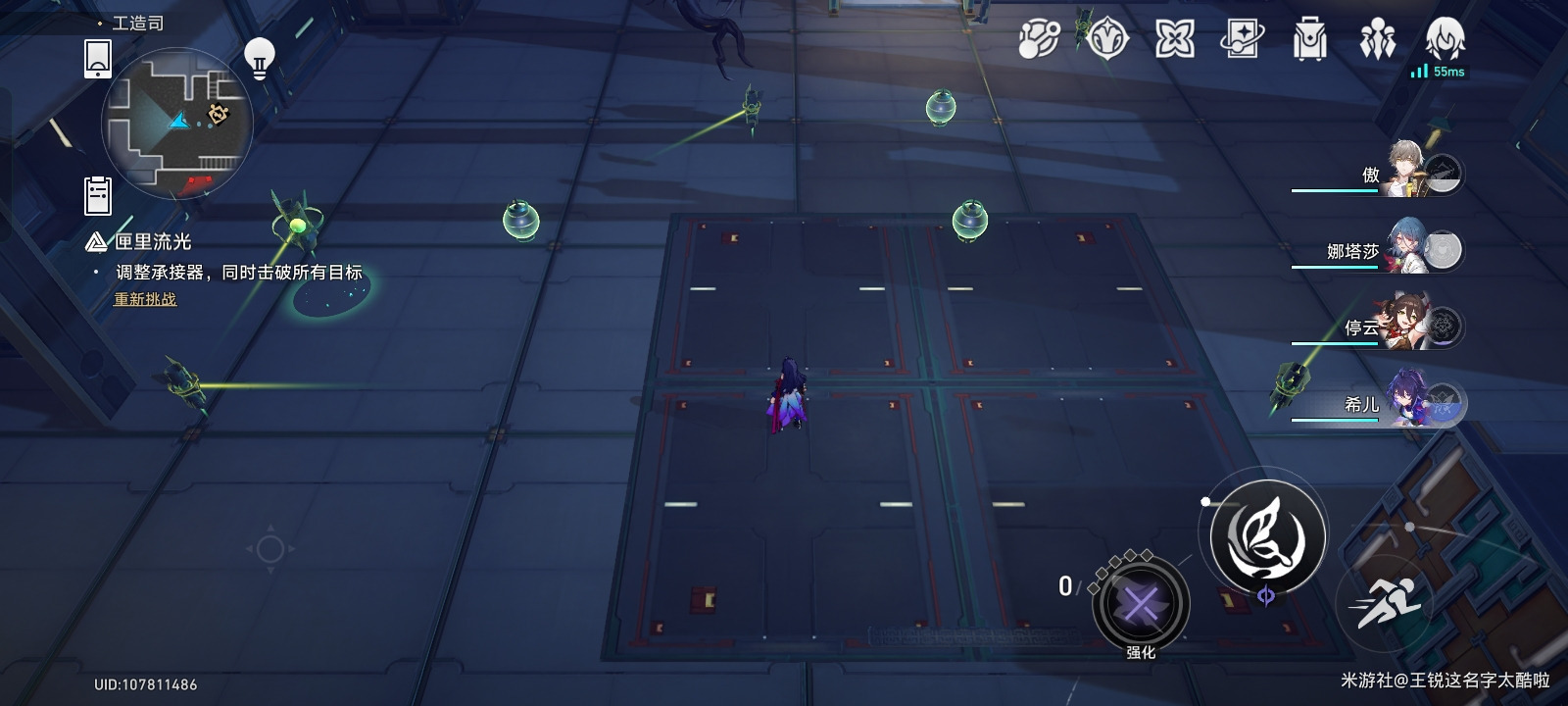Tap the butterfly attack button
The image size is (1568, 706).
coord(1266,535)
